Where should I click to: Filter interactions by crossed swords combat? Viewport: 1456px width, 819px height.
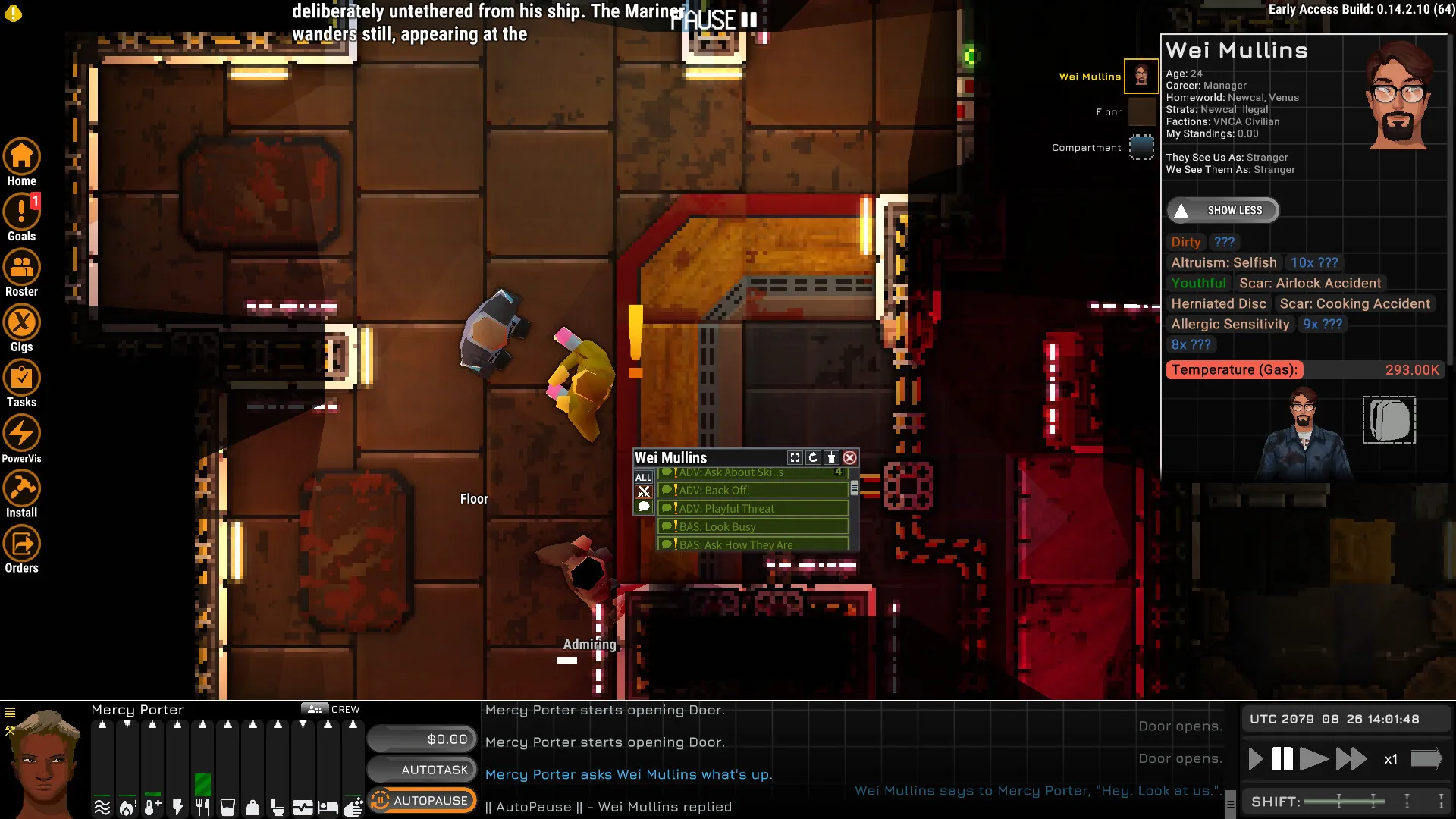(643, 492)
